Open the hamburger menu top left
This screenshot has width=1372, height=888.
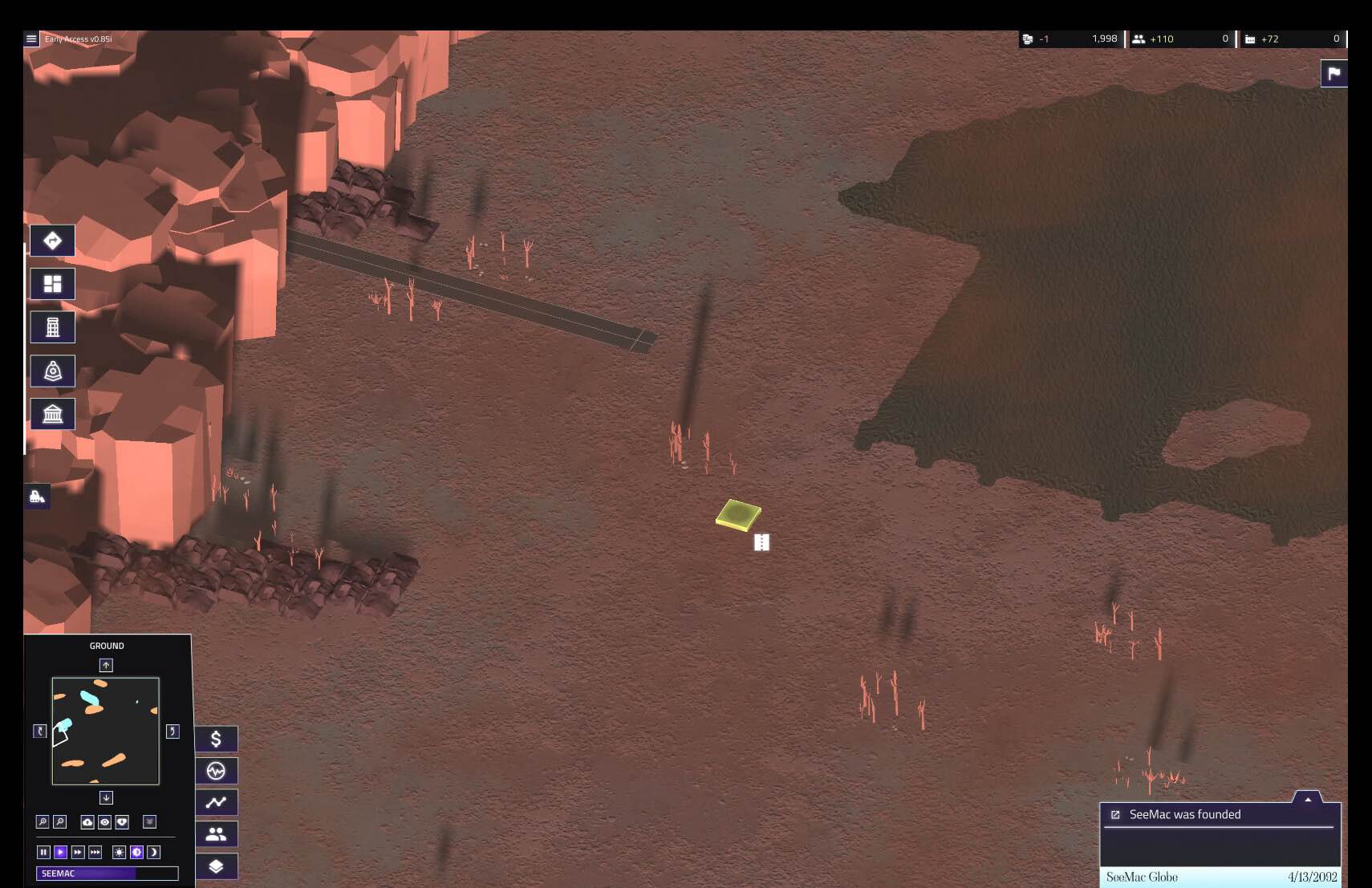pyautogui.click(x=30, y=38)
